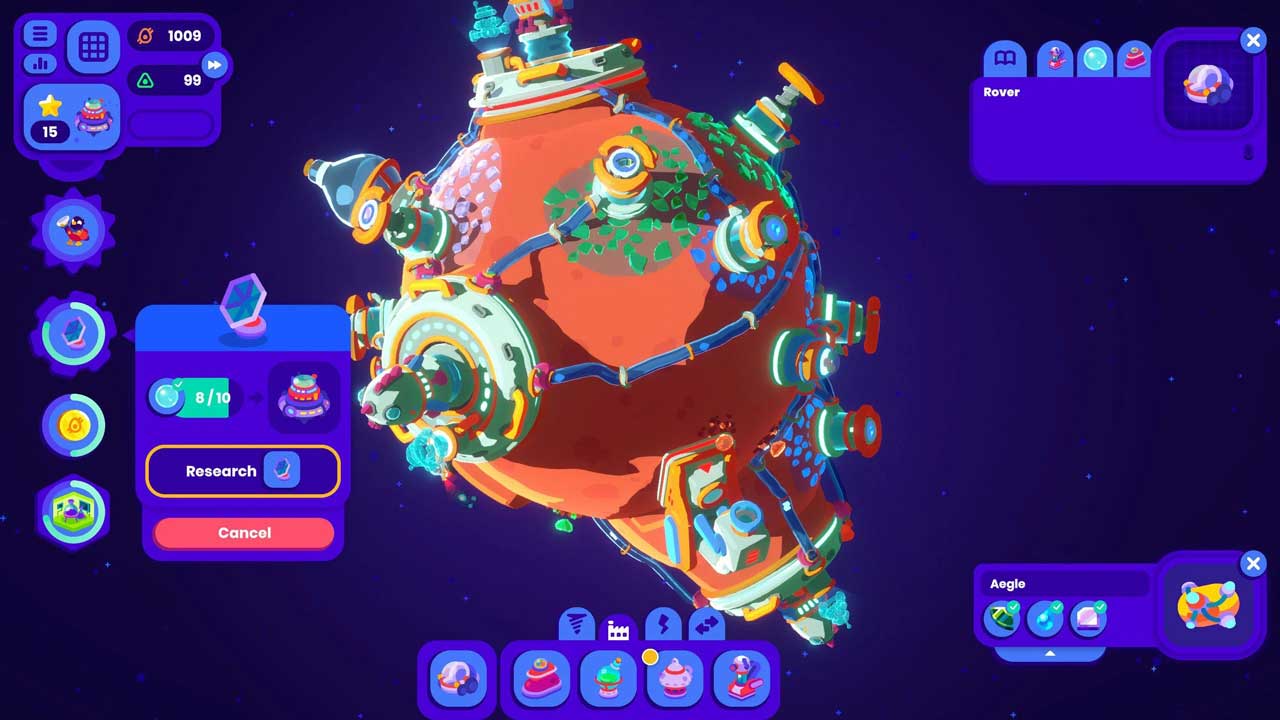Switch to the swap arrows tab
Image resolution: width=1280 pixels, height=720 pixels.
(706, 626)
